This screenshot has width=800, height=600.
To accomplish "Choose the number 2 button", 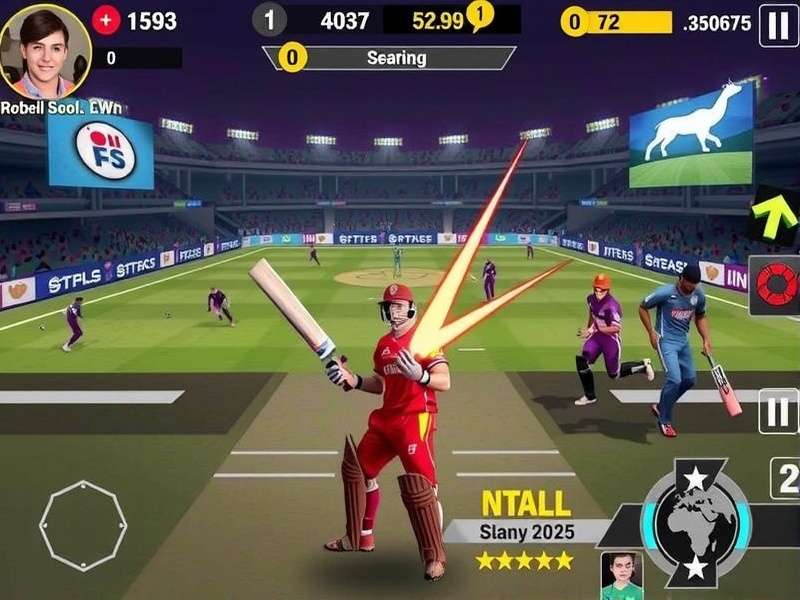I will (x=784, y=477).
